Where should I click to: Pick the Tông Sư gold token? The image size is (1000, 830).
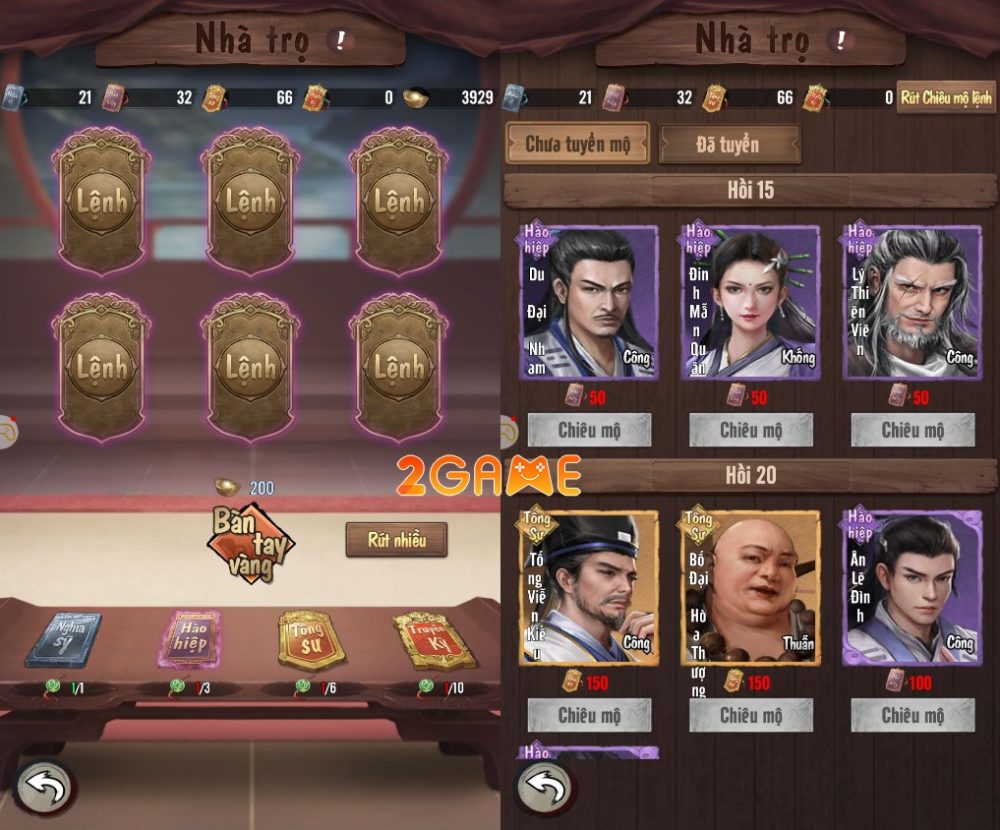310,640
